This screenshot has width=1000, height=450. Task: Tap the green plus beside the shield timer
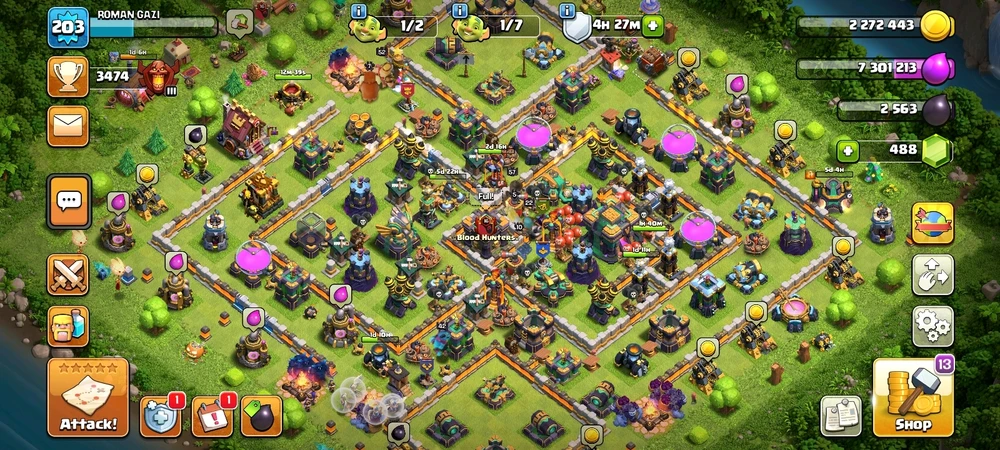pyautogui.click(x=652, y=25)
